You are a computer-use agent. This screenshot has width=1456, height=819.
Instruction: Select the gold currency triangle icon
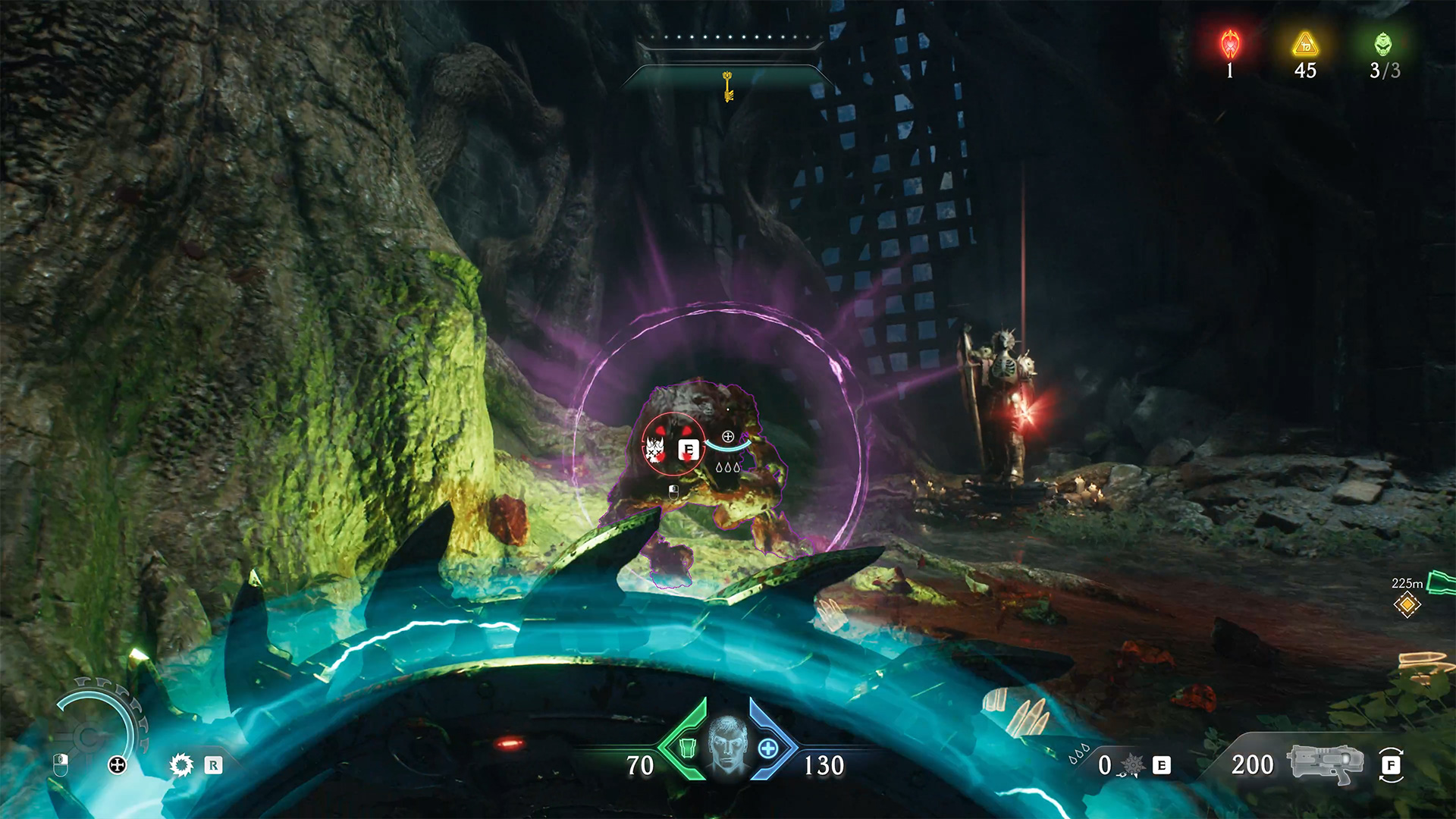pos(1305,45)
